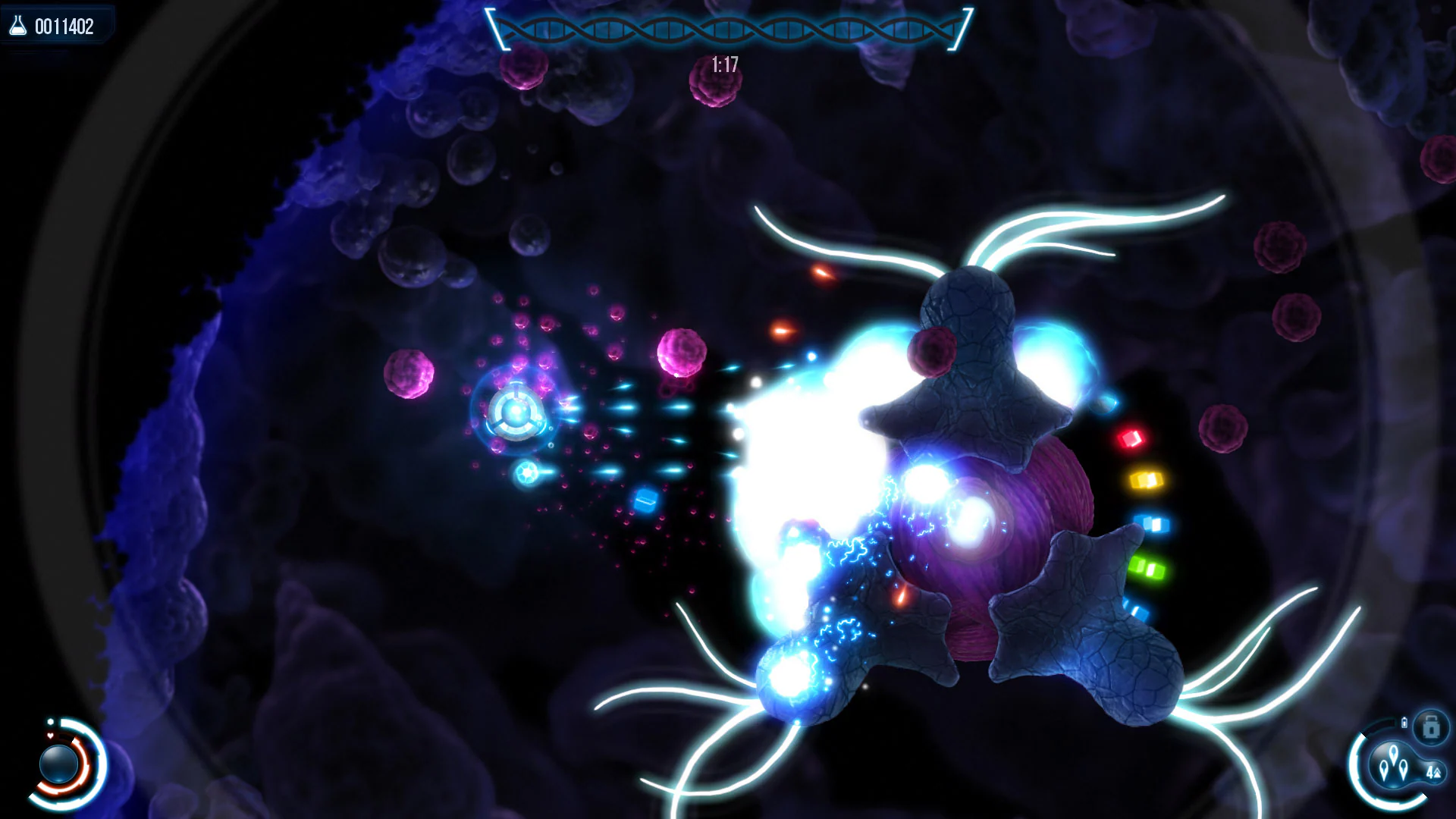Select the player's dark health orb
Image resolution: width=1456 pixels, height=819 pixels.
tap(58, 764)
